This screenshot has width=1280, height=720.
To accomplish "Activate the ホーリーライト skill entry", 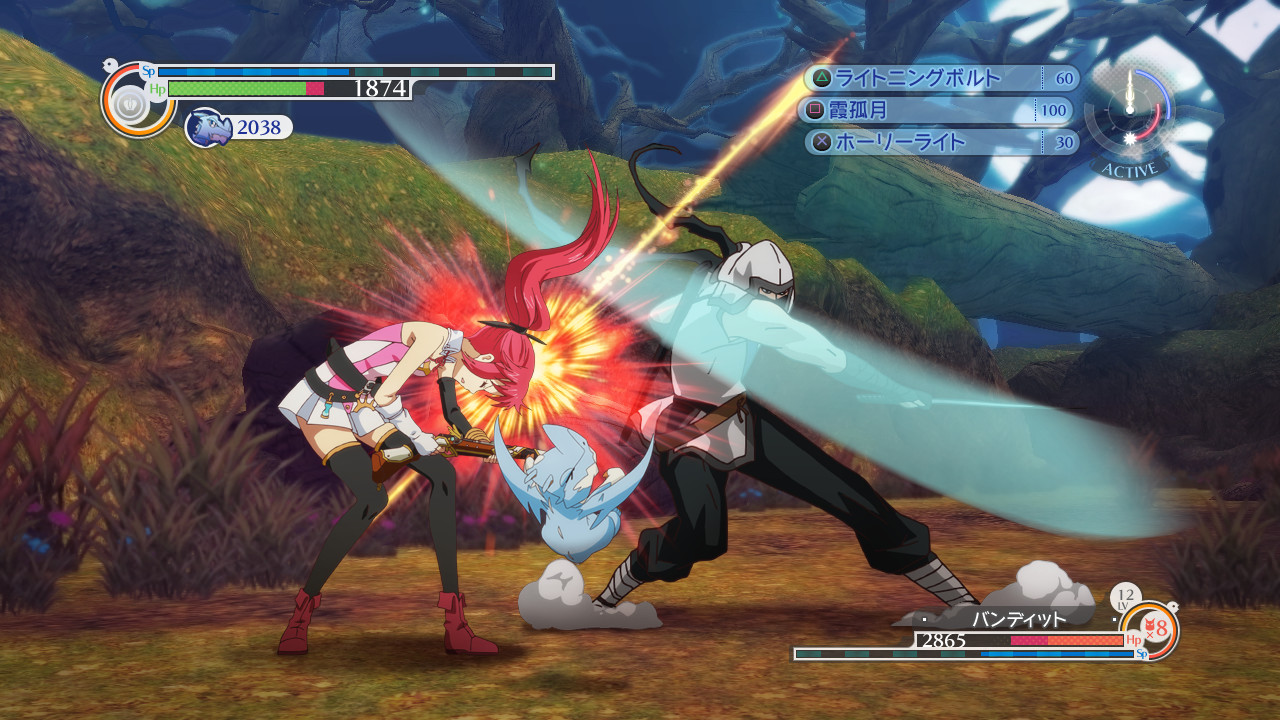I will point(940,142).
